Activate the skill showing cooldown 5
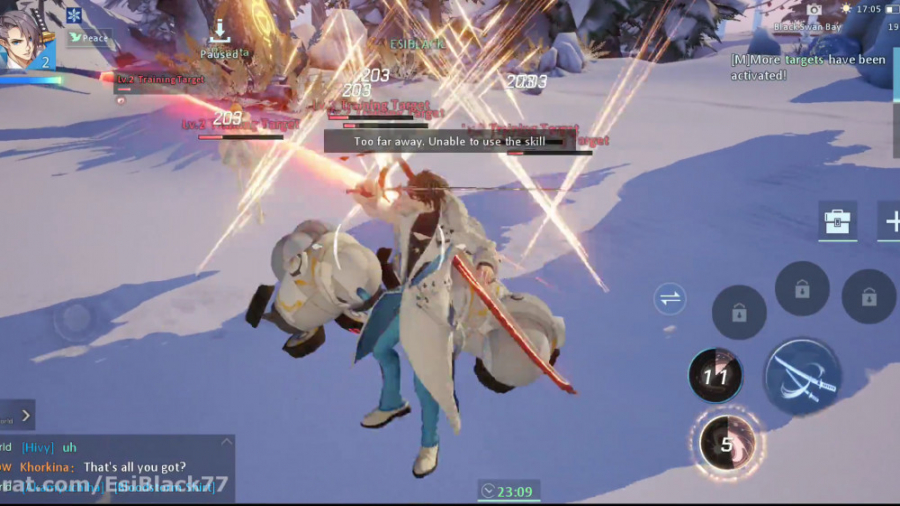Image resolution: width=900 pixels, height=506 pixels. click(x=727, y=441)
